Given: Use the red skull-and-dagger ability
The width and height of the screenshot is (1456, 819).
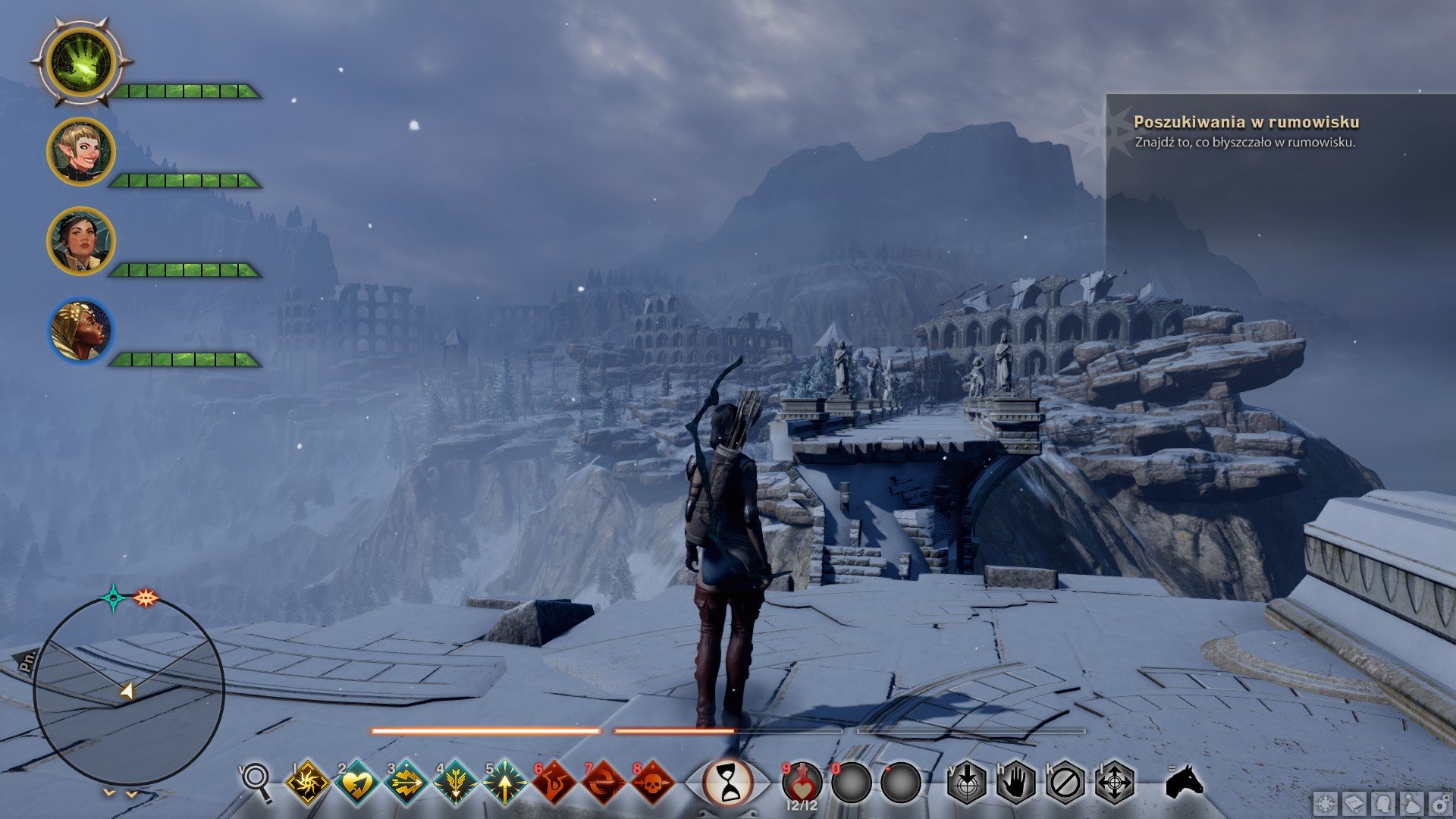Looking at the screenshot, I should pos(653,782).
